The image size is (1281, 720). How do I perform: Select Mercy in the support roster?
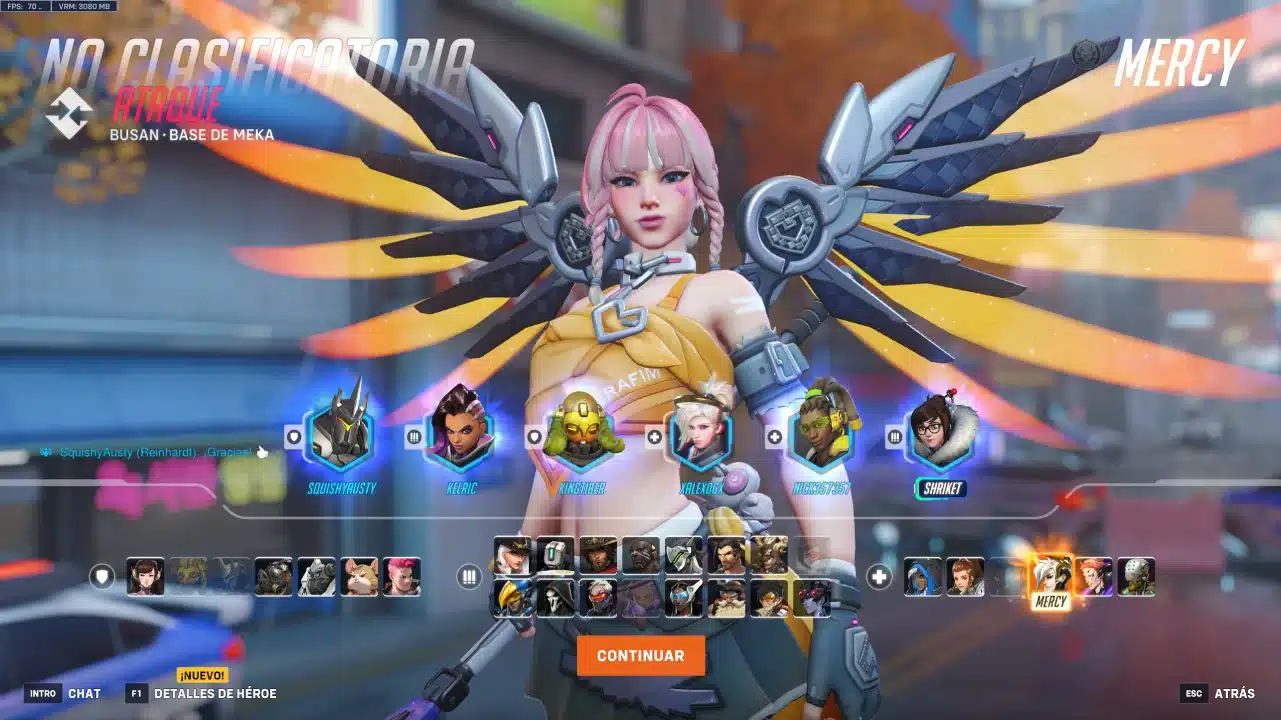pyautogui.click(x=1051, y=577)
